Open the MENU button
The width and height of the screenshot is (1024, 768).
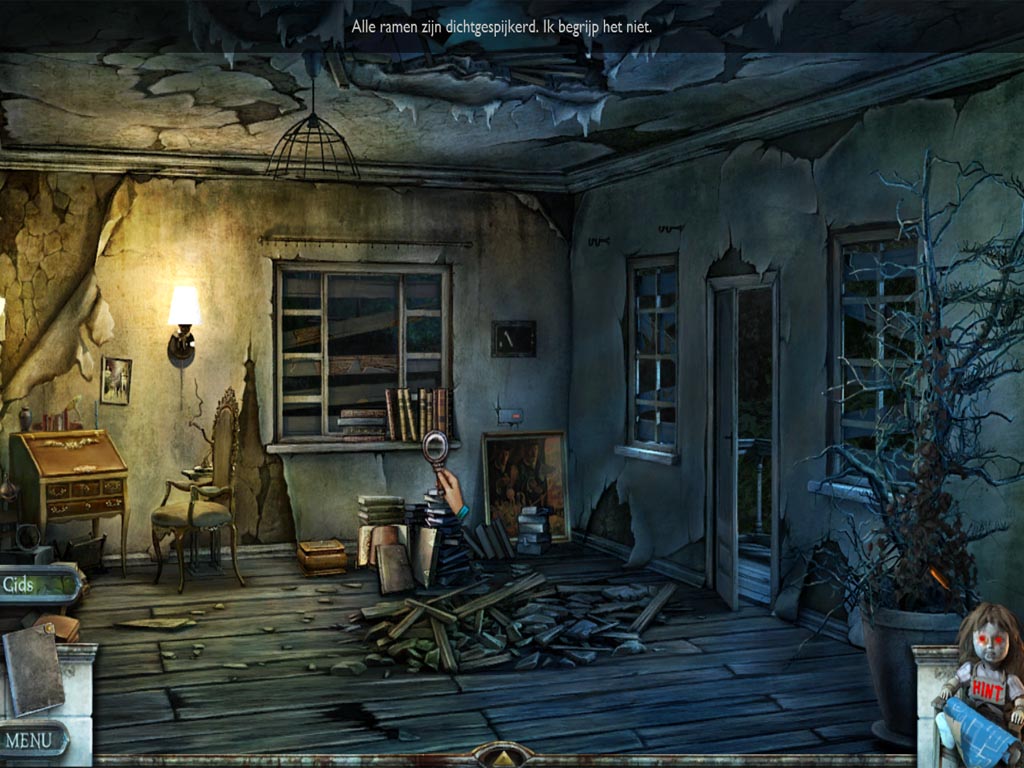point(33,740)
